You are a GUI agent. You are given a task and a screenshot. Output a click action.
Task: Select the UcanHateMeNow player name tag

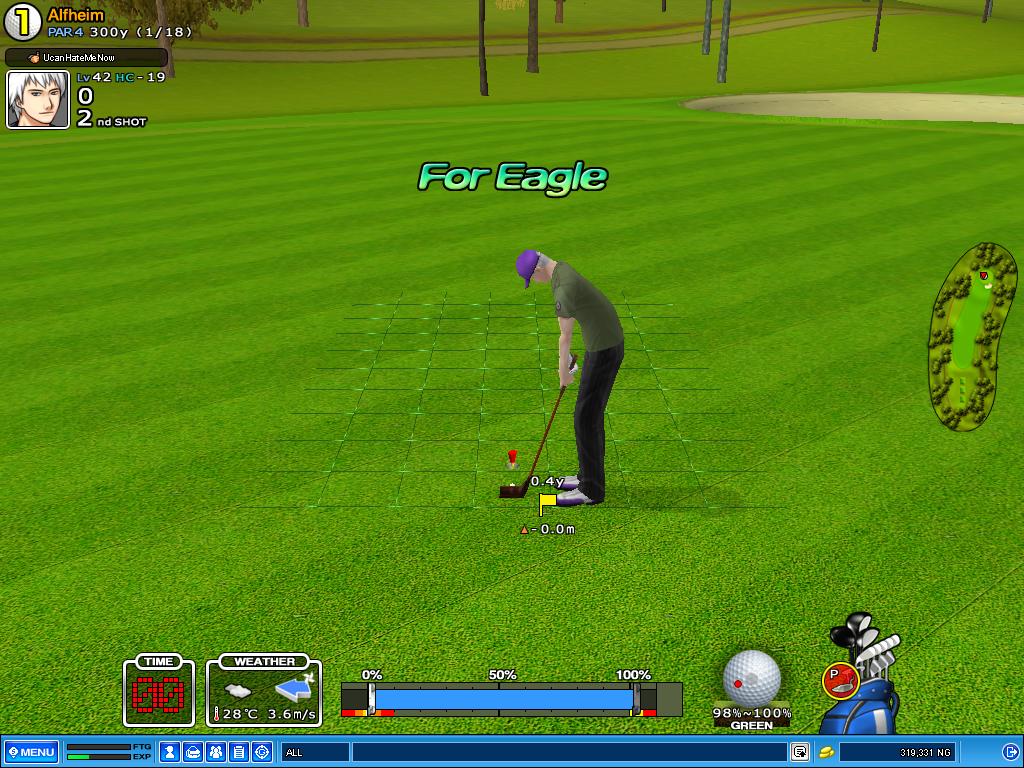tap(86, 58)
